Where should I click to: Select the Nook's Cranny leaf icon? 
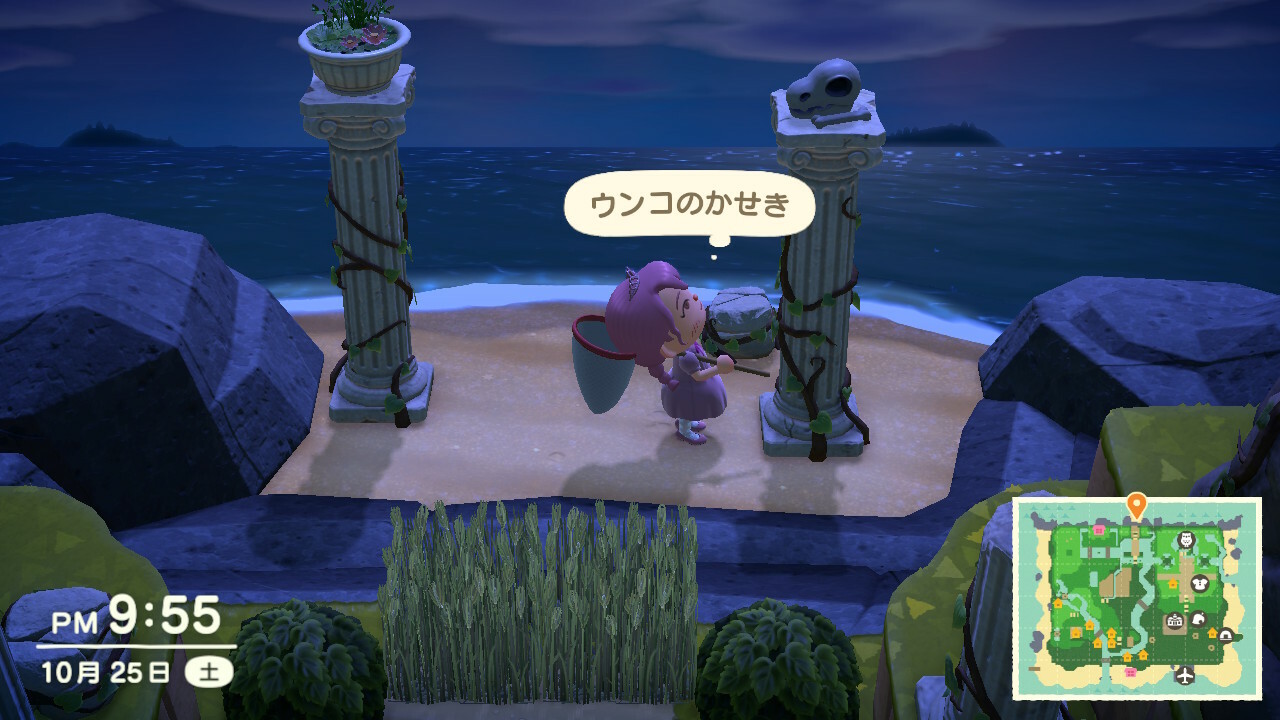tap(1198, 619)
